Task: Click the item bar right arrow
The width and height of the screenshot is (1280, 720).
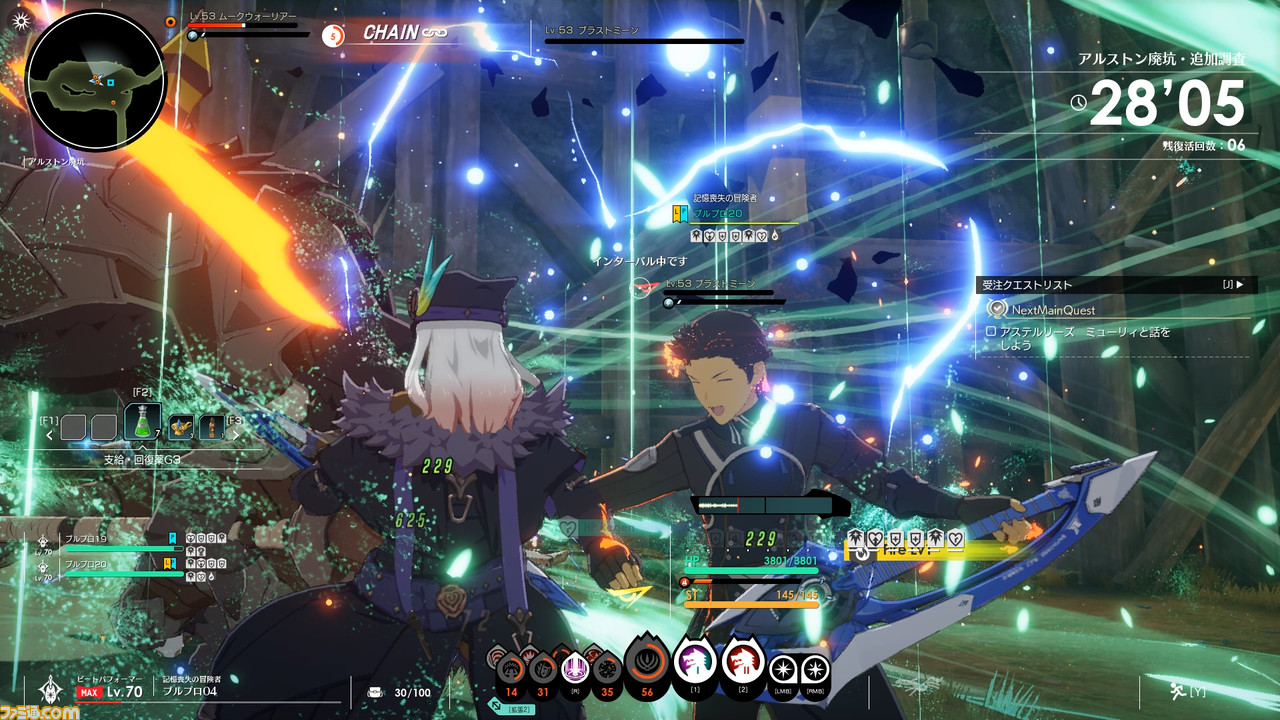Action: (236, 434)
